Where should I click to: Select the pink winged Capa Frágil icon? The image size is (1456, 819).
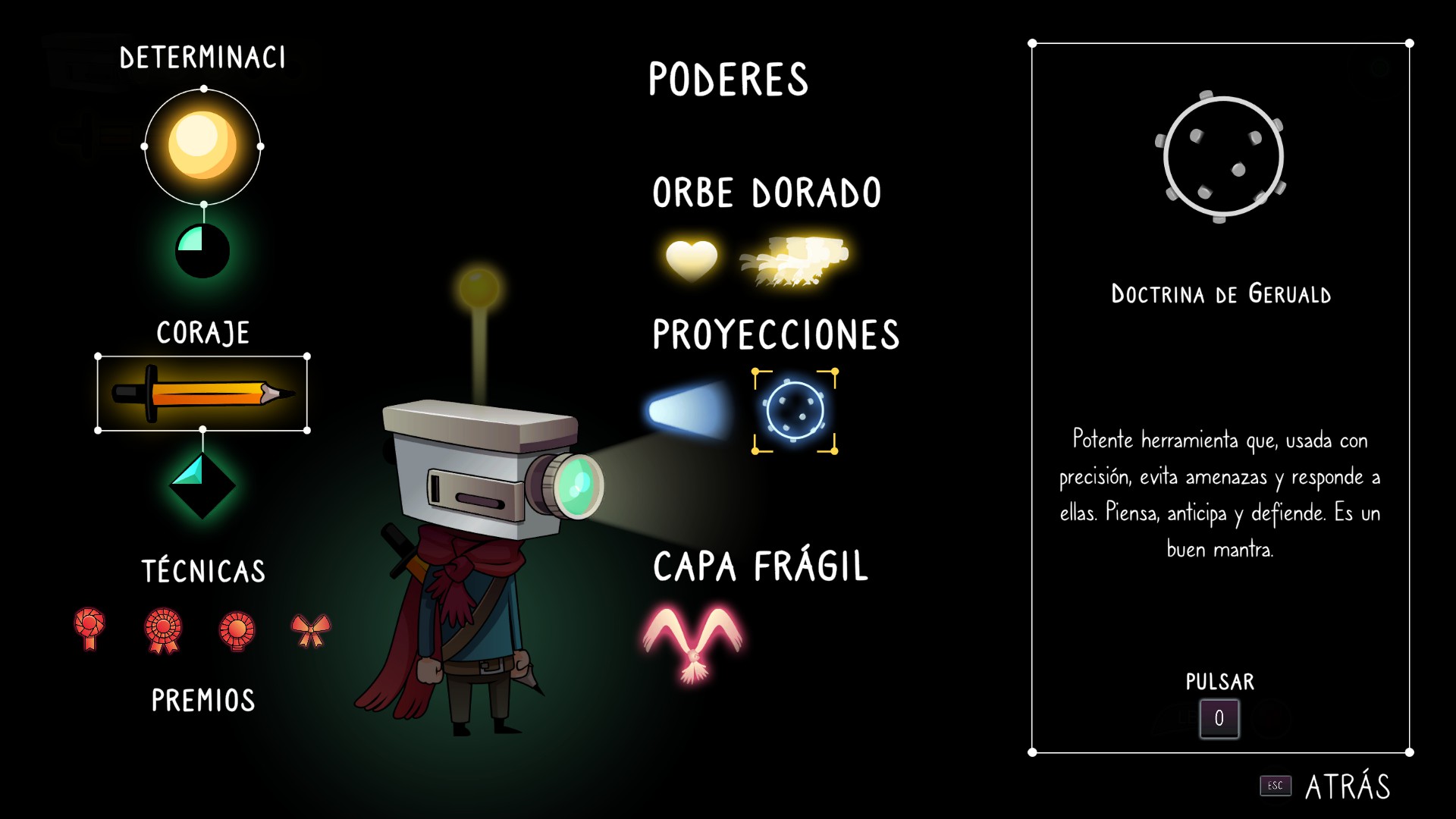tap(692, 642)
